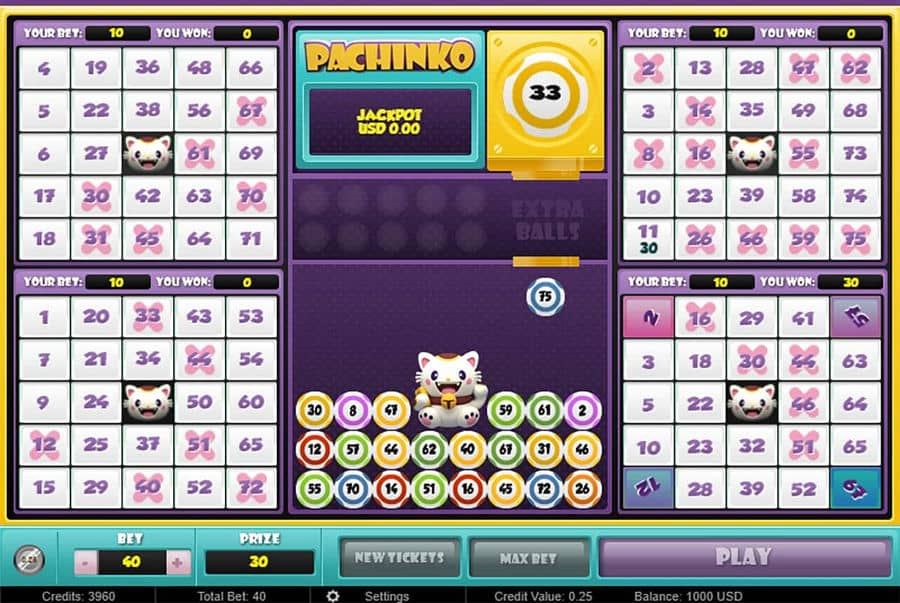Viewport: 900px width, 603px height.
Task: Start the round with the PLAY button
Action: coord(743,557)
